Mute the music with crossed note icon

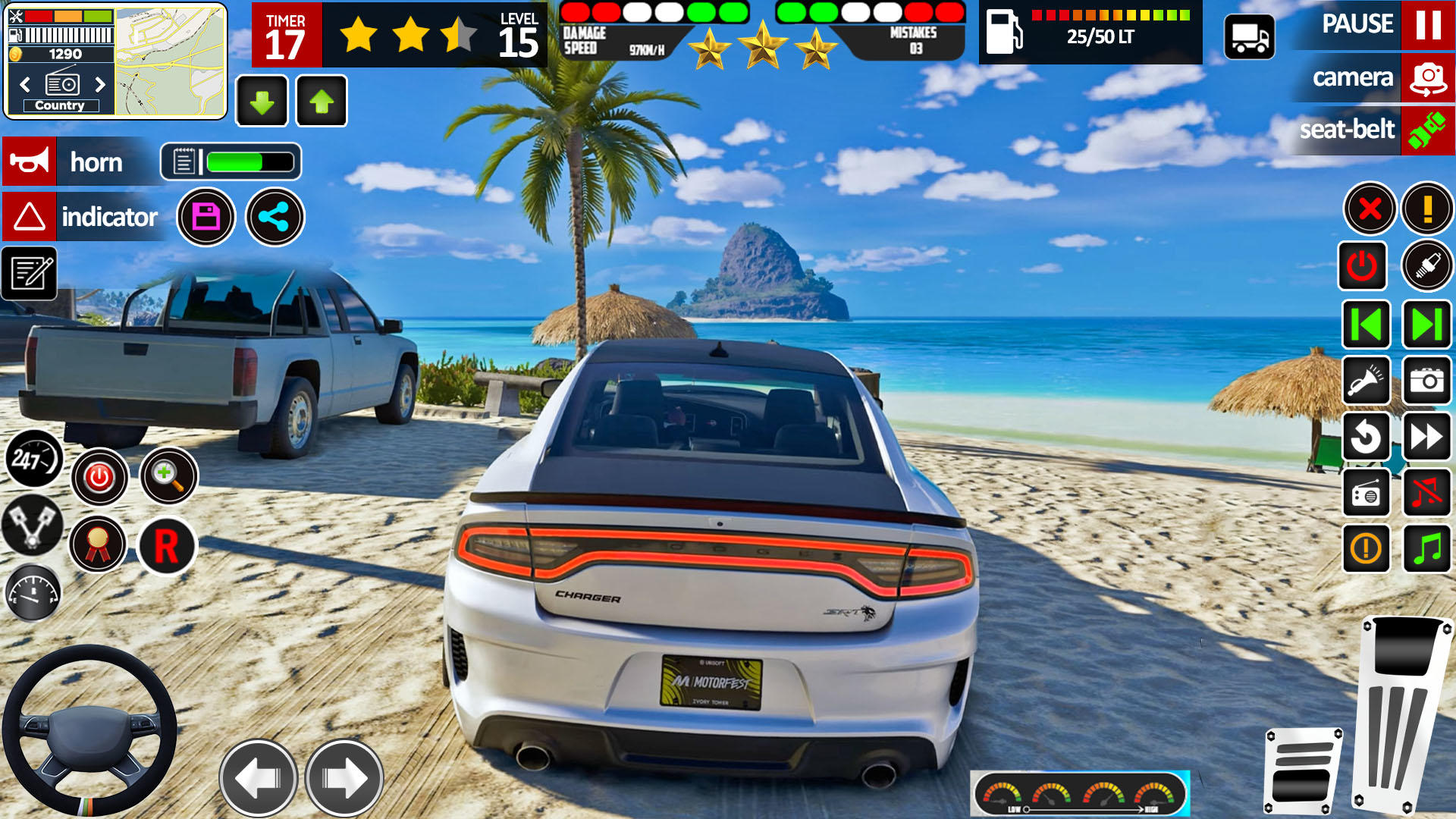pos(1426,493)
